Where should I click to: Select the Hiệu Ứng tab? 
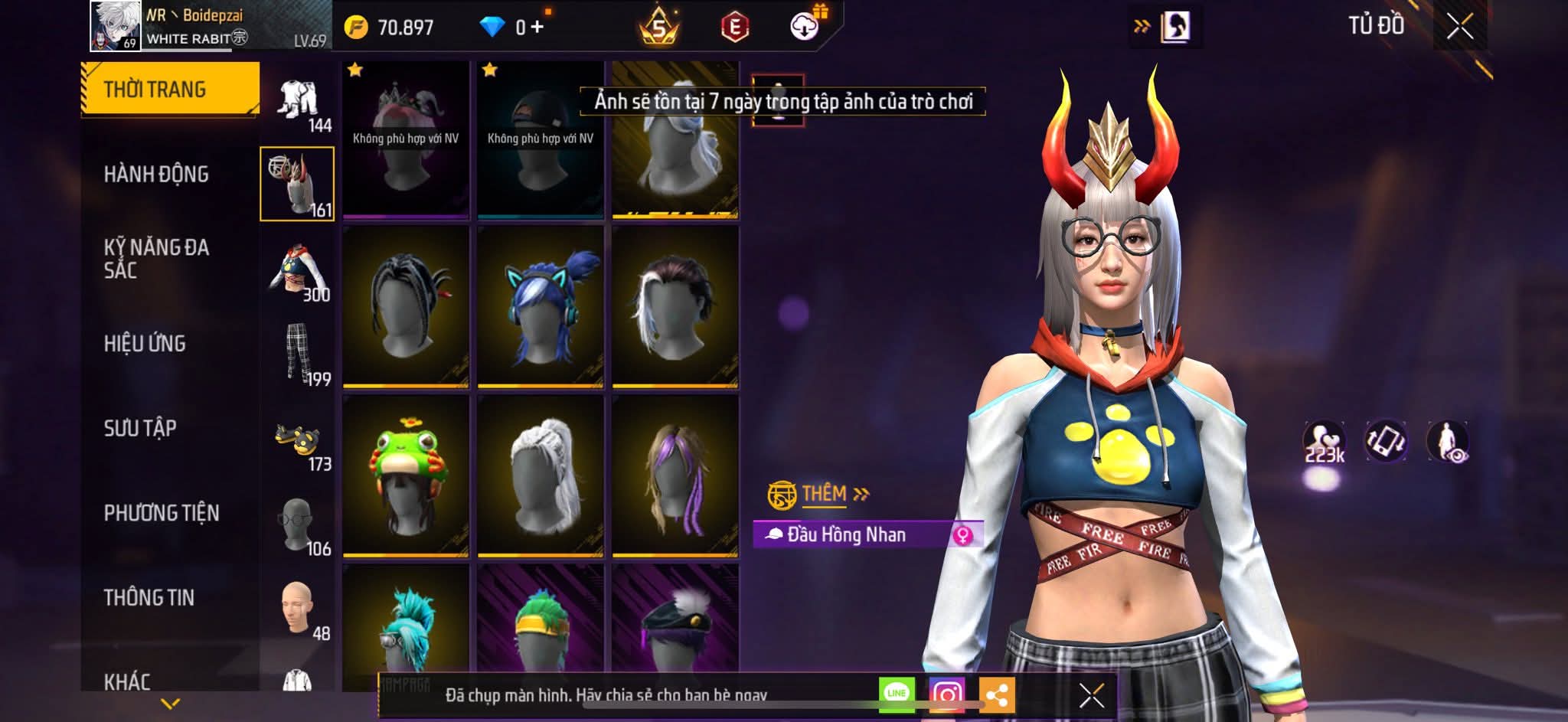click(x=145, y=344)
